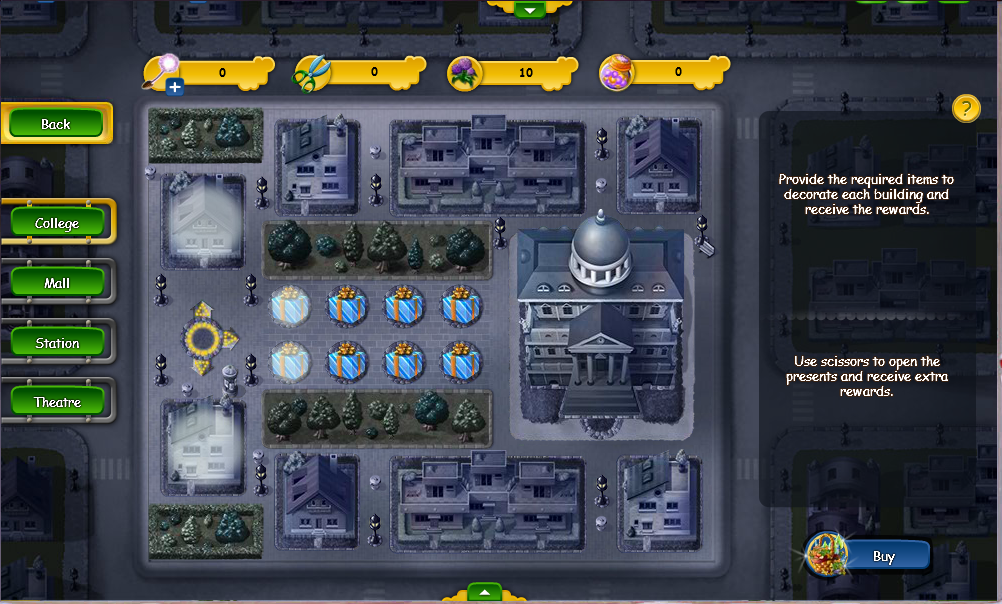1002x604 pixels.
Task: Choose the Theatre location
Action: point(57,402)
